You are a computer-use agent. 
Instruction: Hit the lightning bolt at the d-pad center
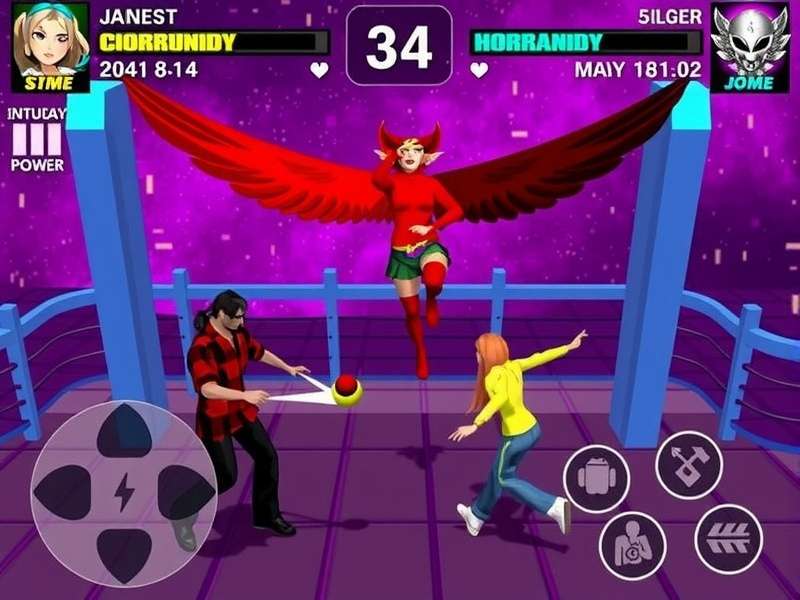click(124, 492)
